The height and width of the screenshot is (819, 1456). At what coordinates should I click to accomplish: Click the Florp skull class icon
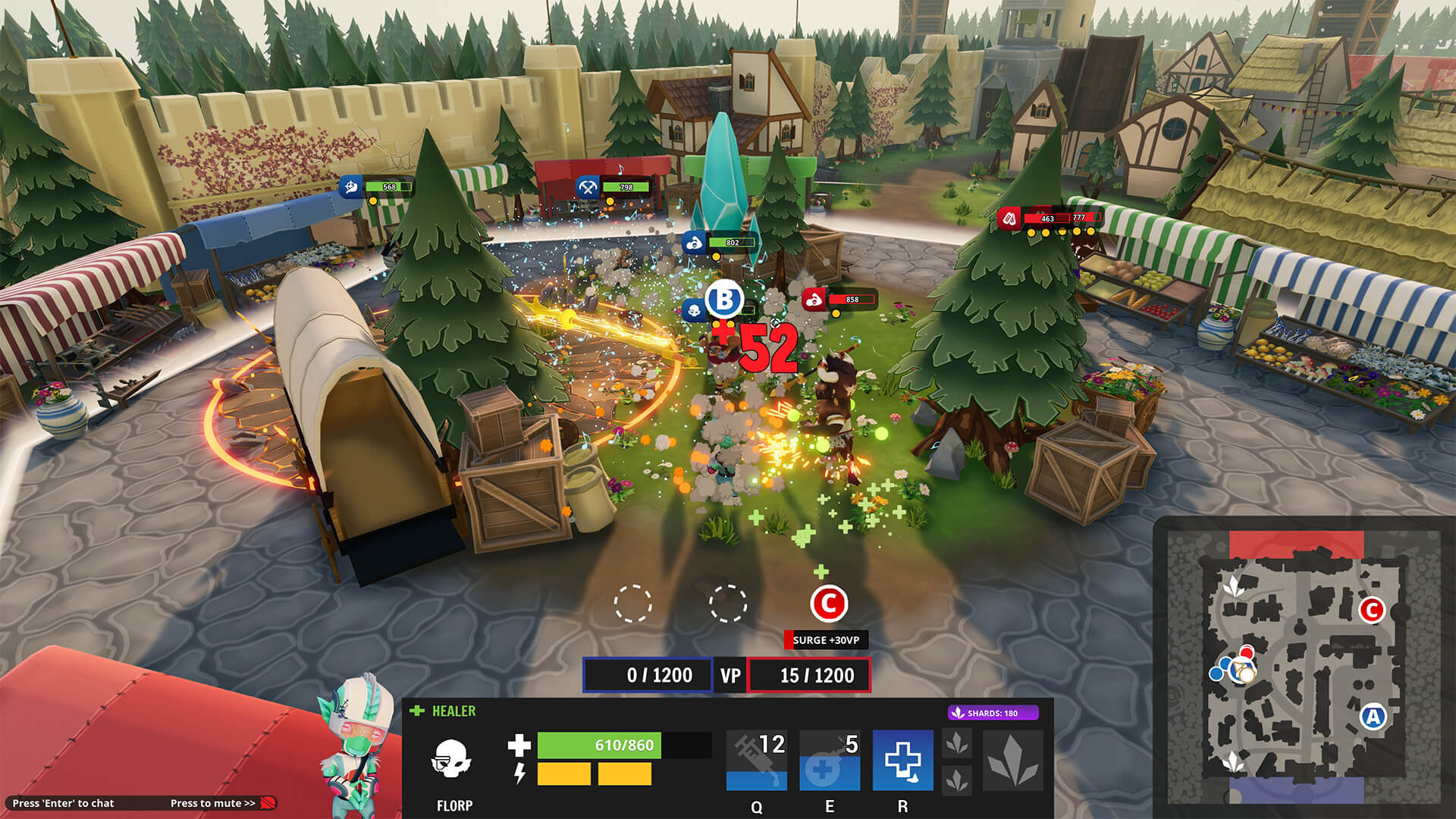click(x=452, y=759)
